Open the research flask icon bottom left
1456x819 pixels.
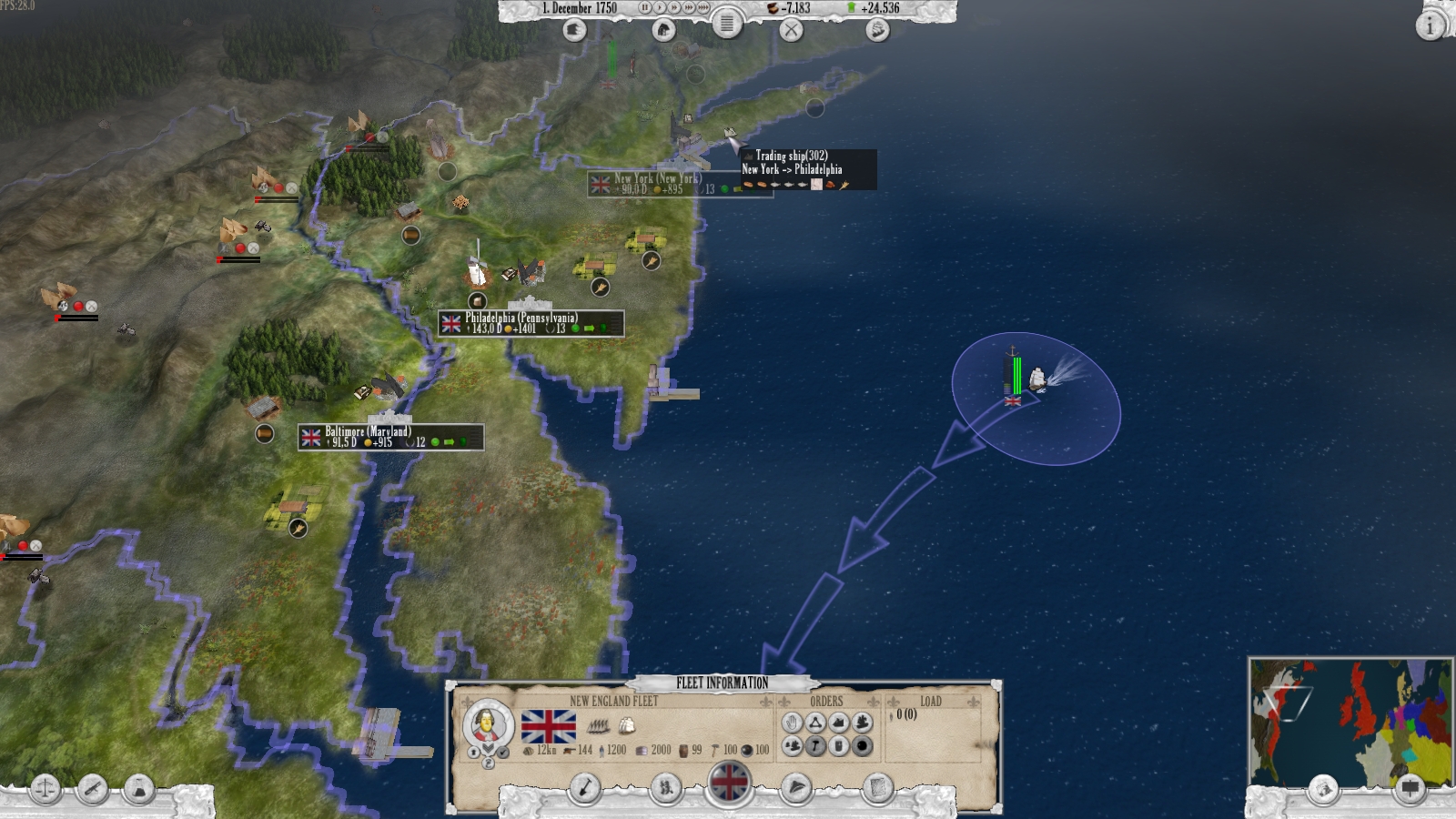(x=139, y=788)
